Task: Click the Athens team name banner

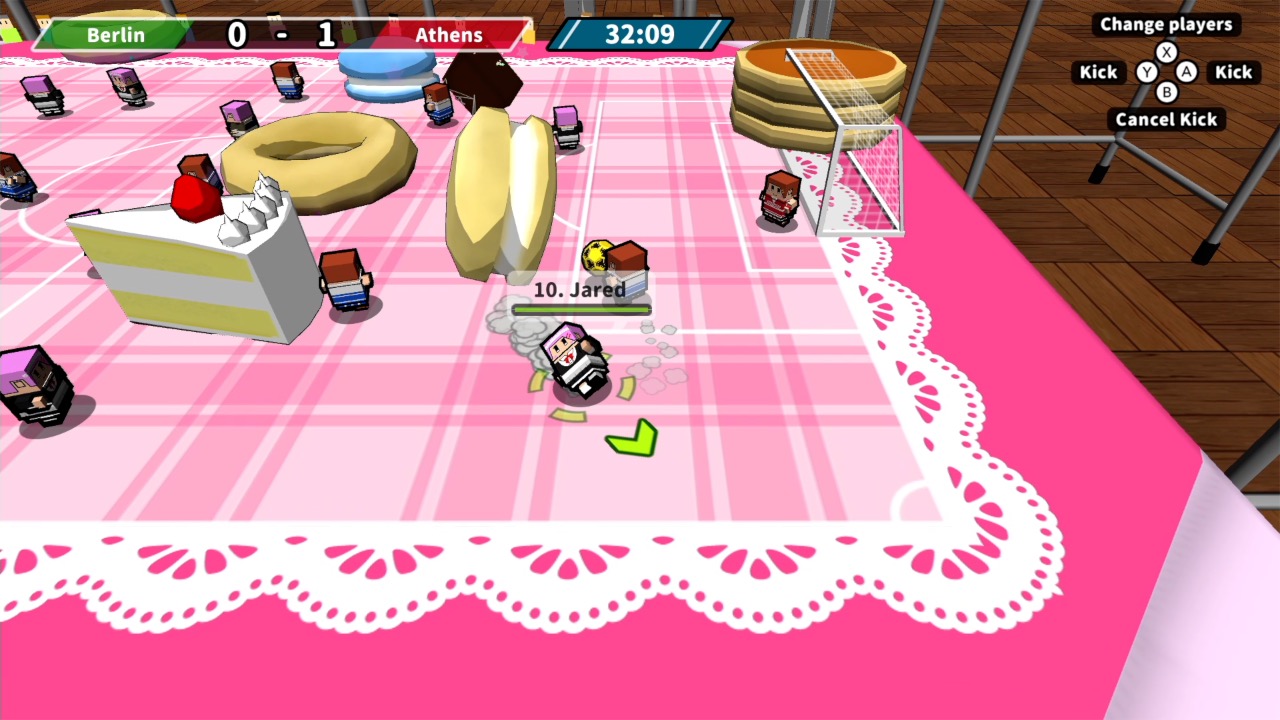Action: pyautogui.click(x=449, y=35)
